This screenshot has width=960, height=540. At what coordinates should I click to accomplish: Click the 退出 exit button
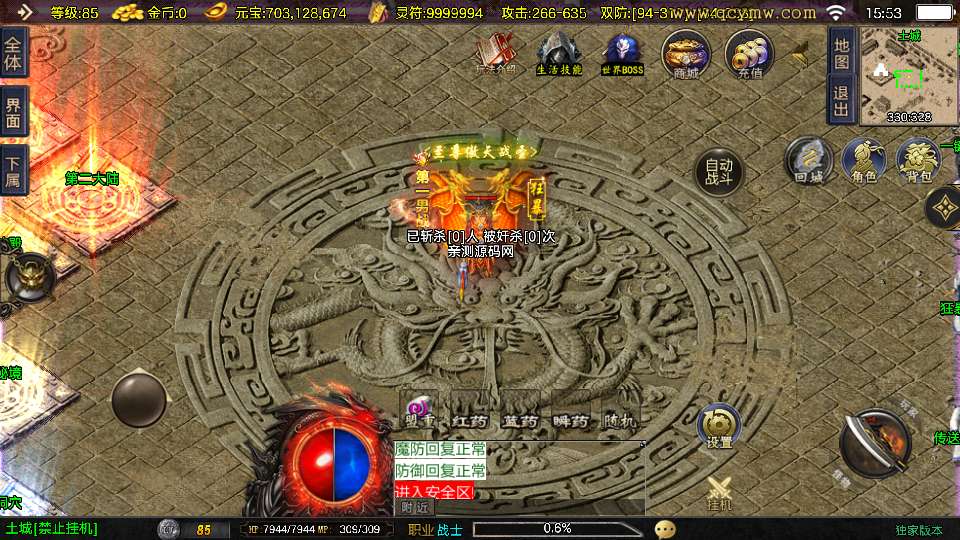[x=842, y=100]
